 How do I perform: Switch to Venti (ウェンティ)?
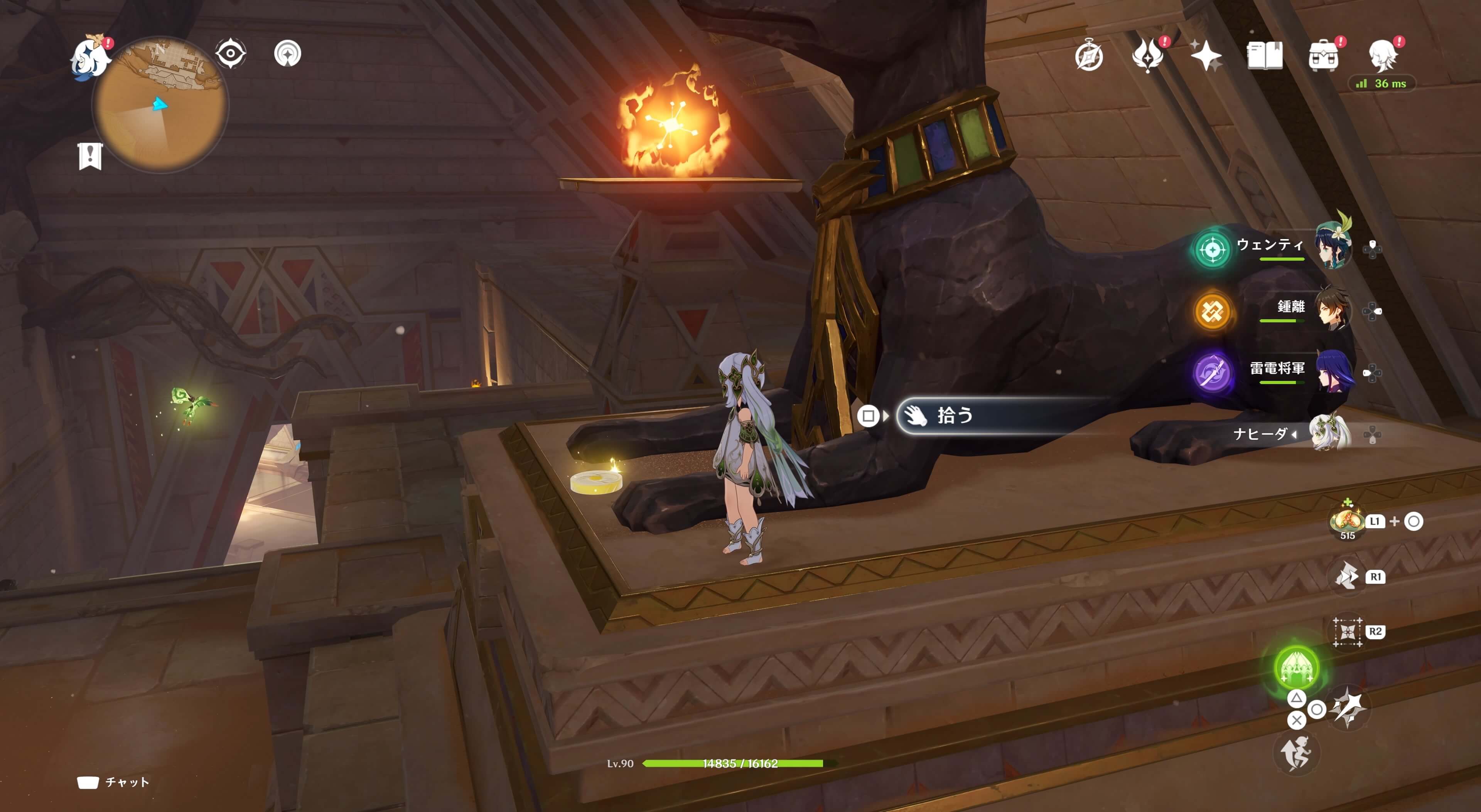[x=1333, y=247]
